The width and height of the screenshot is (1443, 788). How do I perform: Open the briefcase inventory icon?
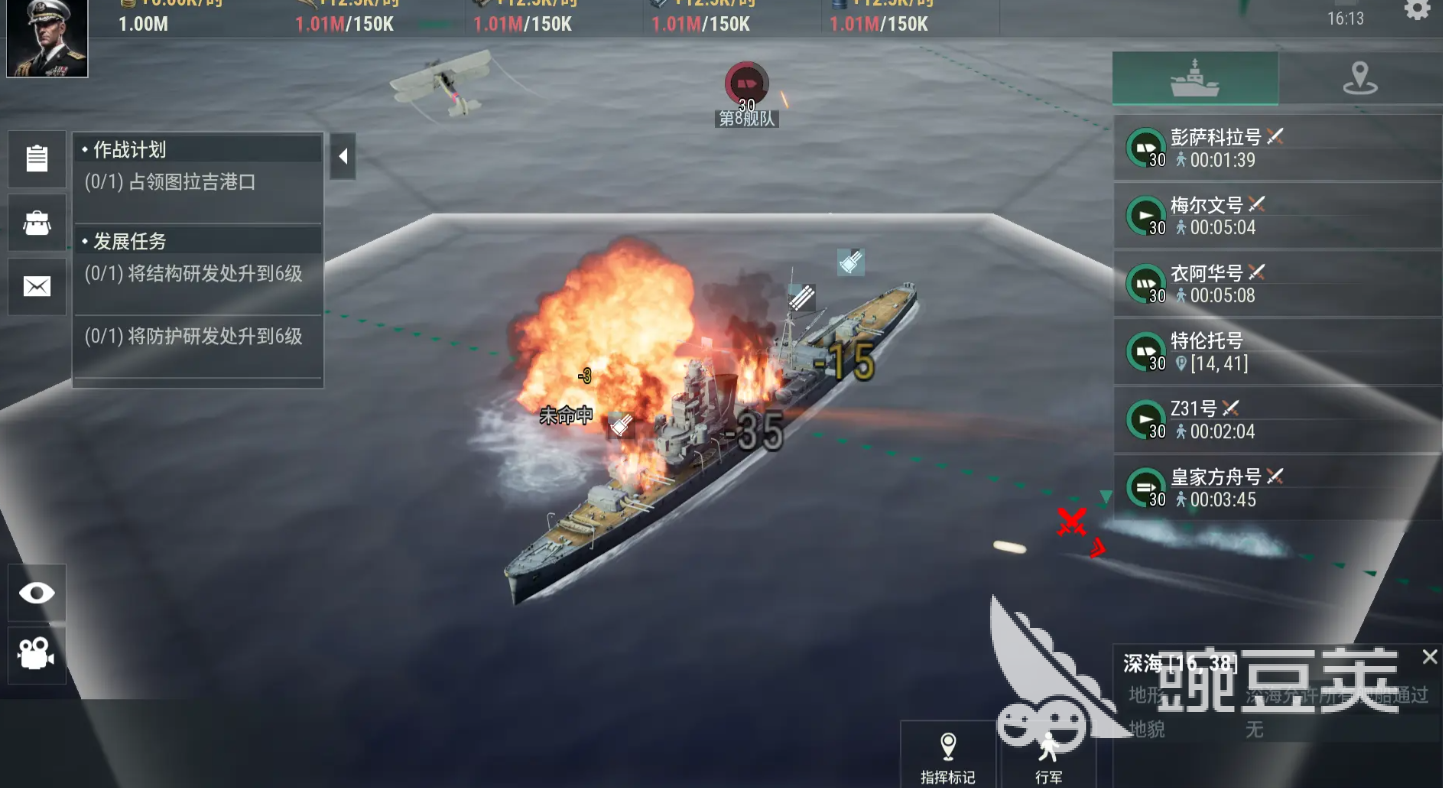[x=37, y=223]
